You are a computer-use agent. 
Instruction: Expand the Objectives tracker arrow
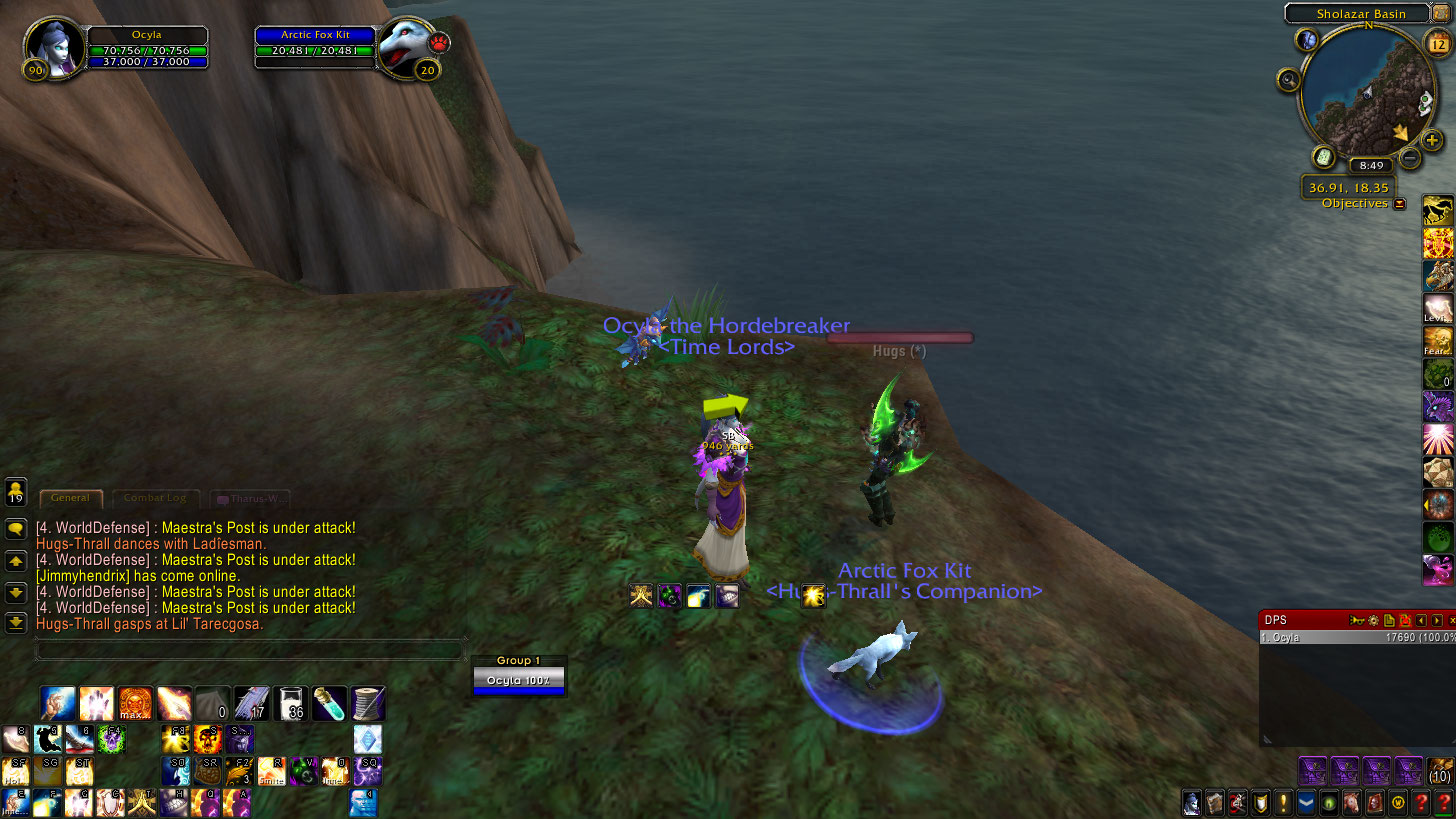coord(1400,204)
